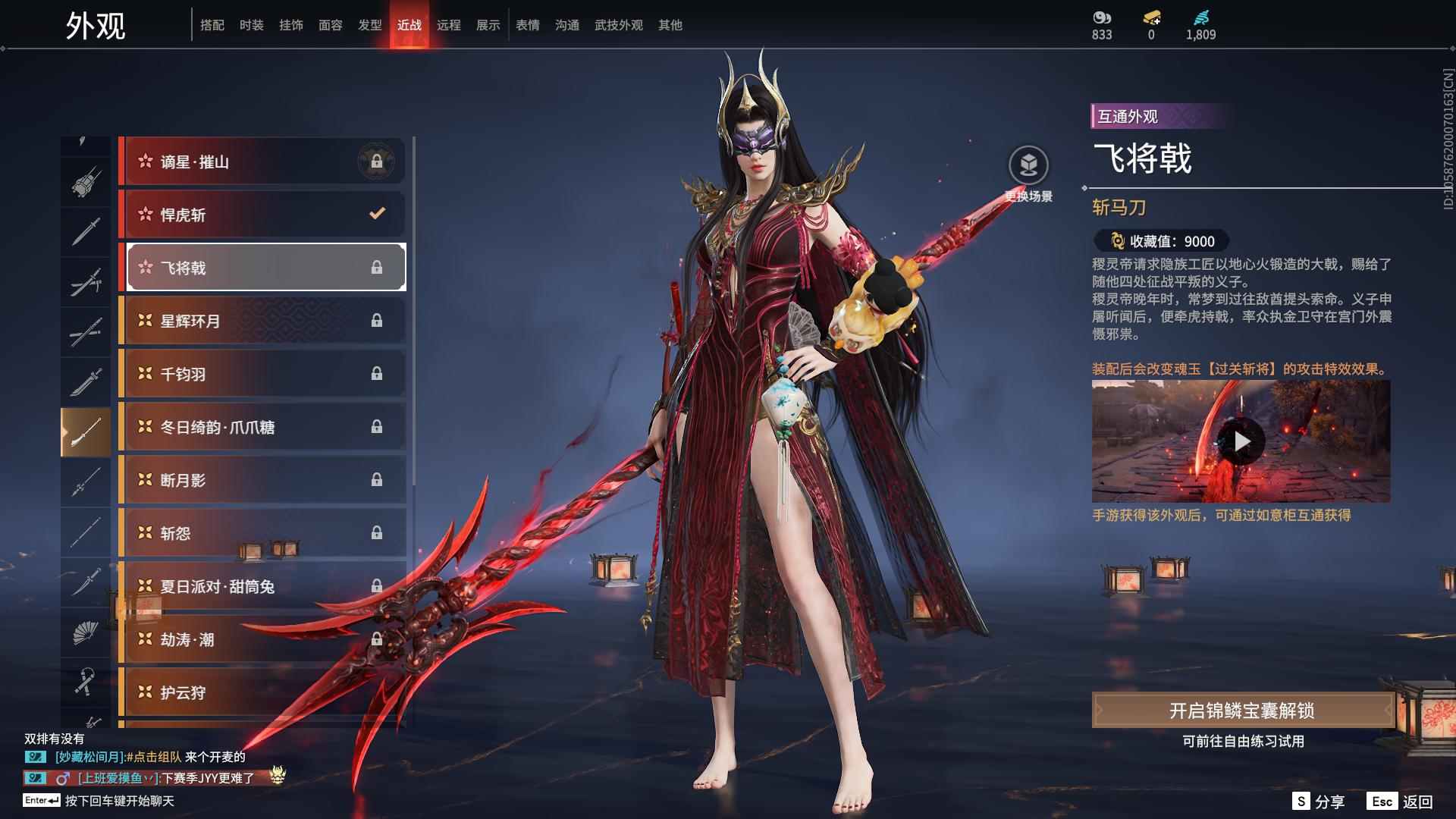Switch to the 远程 tab
1456x819 pixels.
[x=449, y=24]
